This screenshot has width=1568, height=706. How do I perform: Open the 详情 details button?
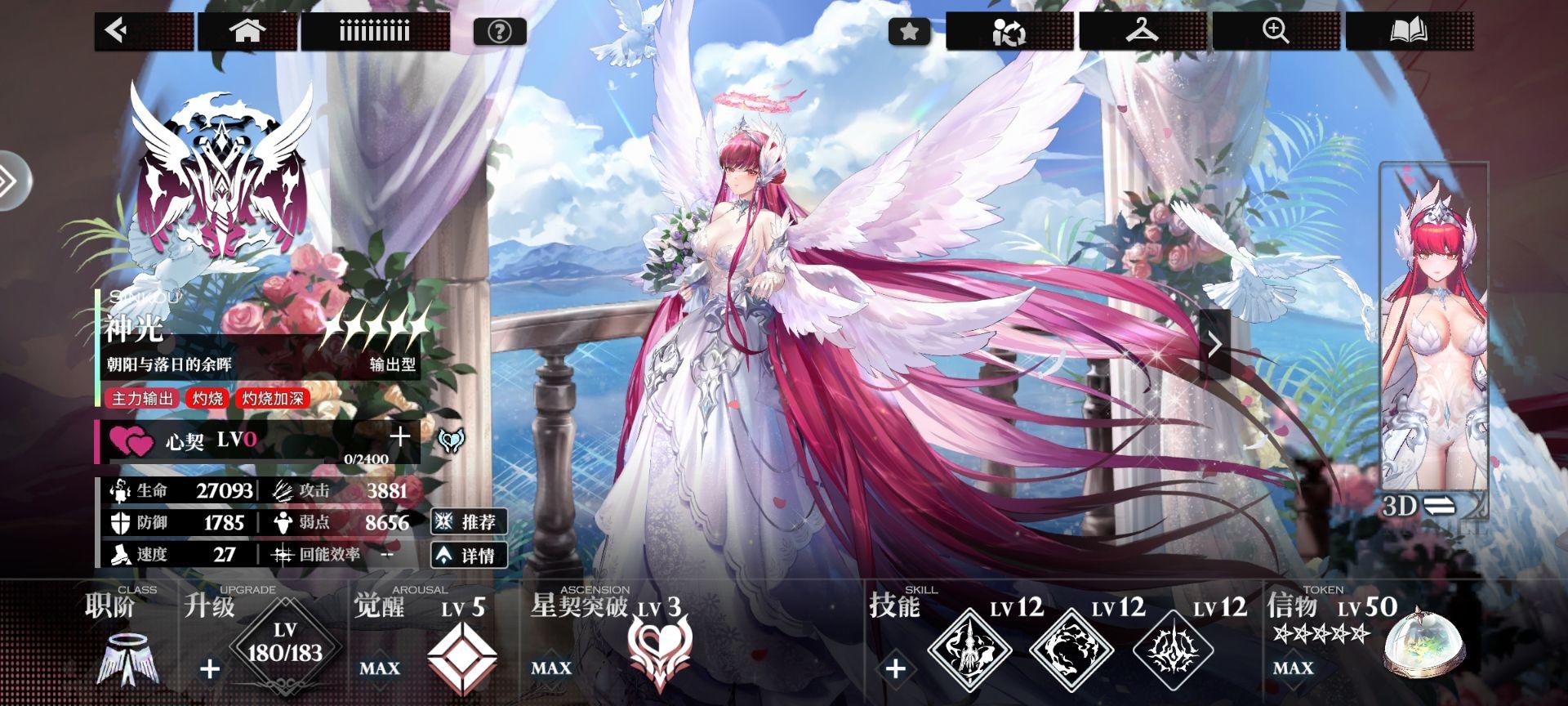470,556
